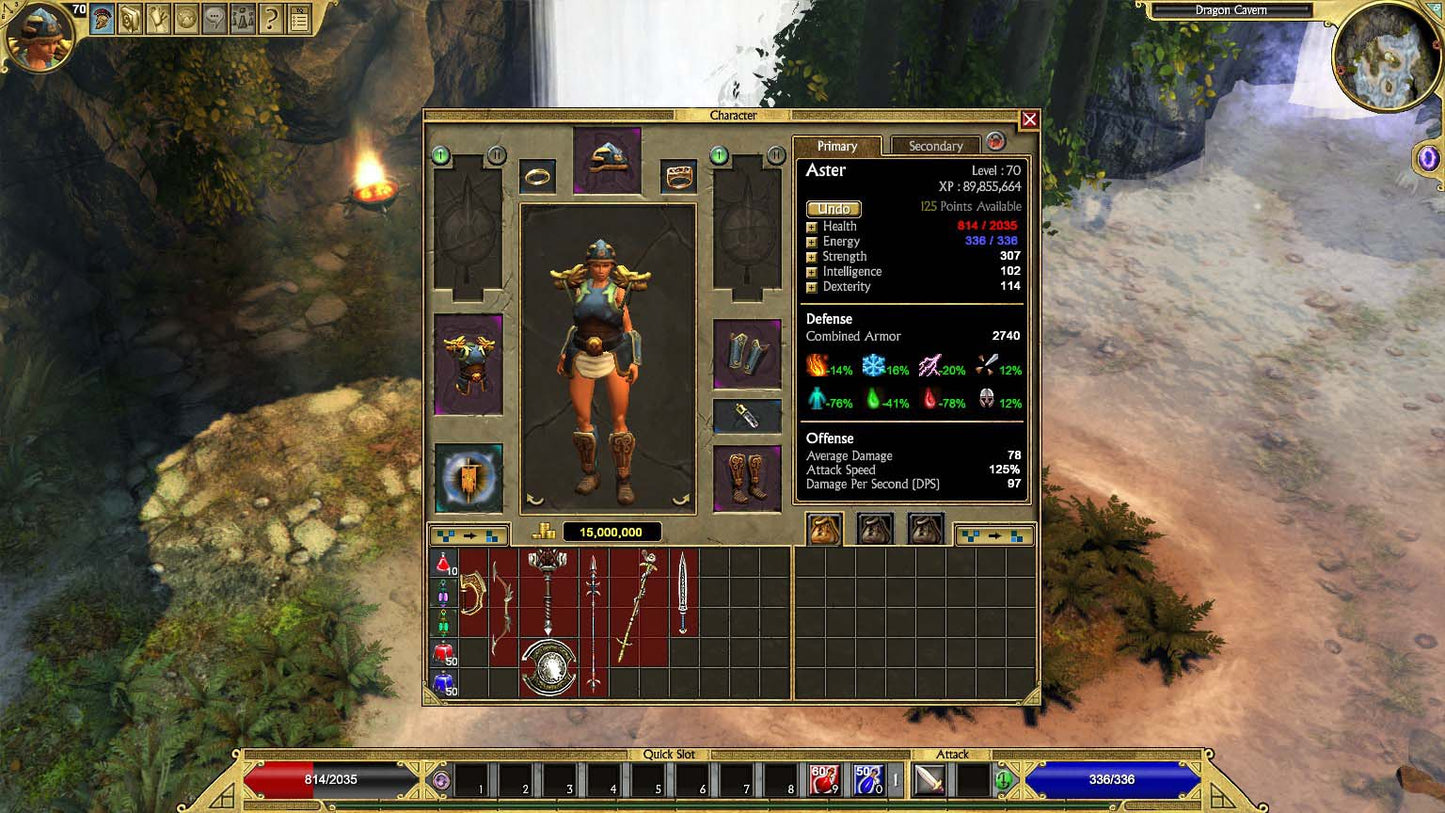Click the hand icon in the top toolbar
Screen dimensions: 1445x813
tap(156, 20)
